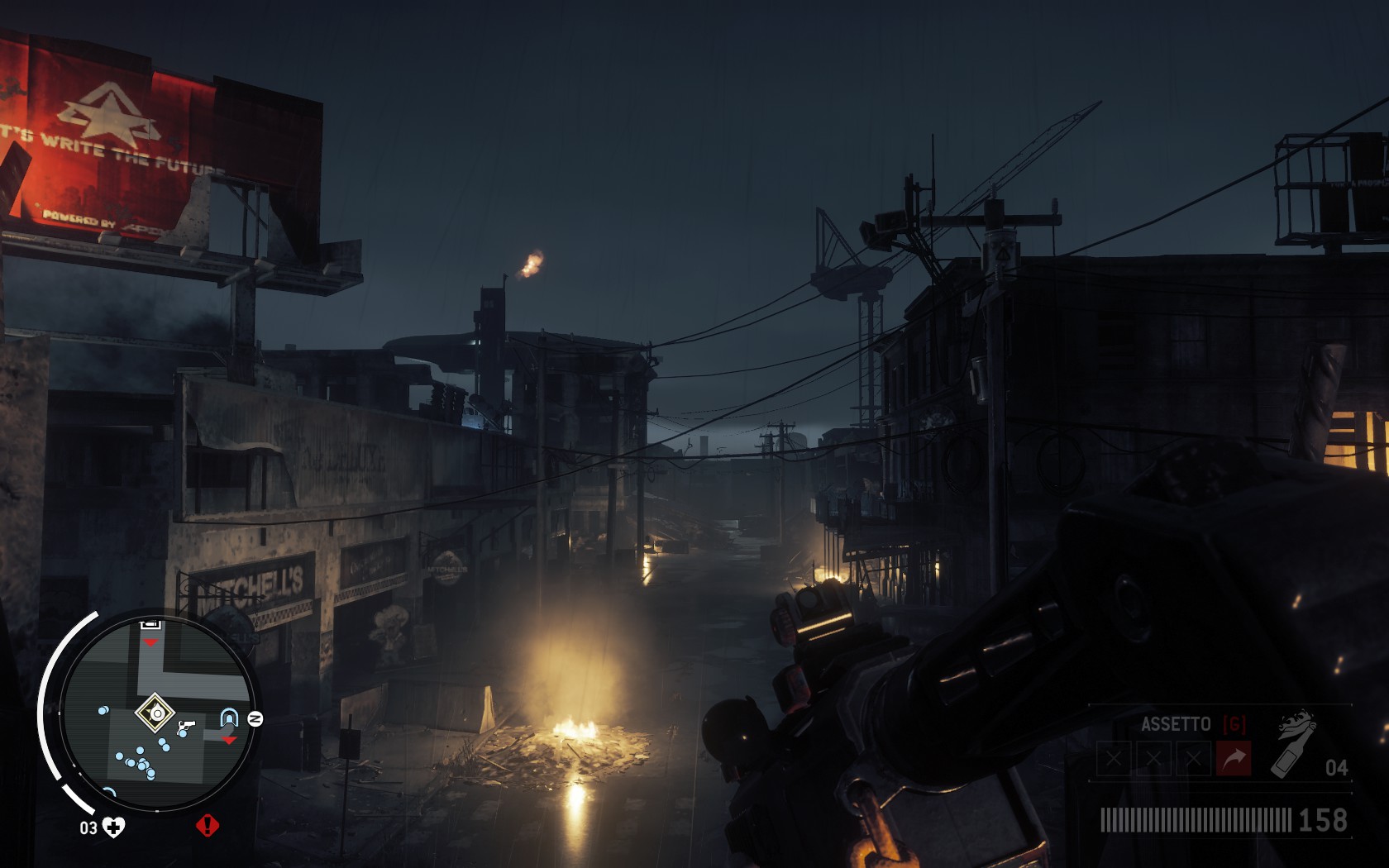Click the red exclamation alert icon

(x=207, y=825)
